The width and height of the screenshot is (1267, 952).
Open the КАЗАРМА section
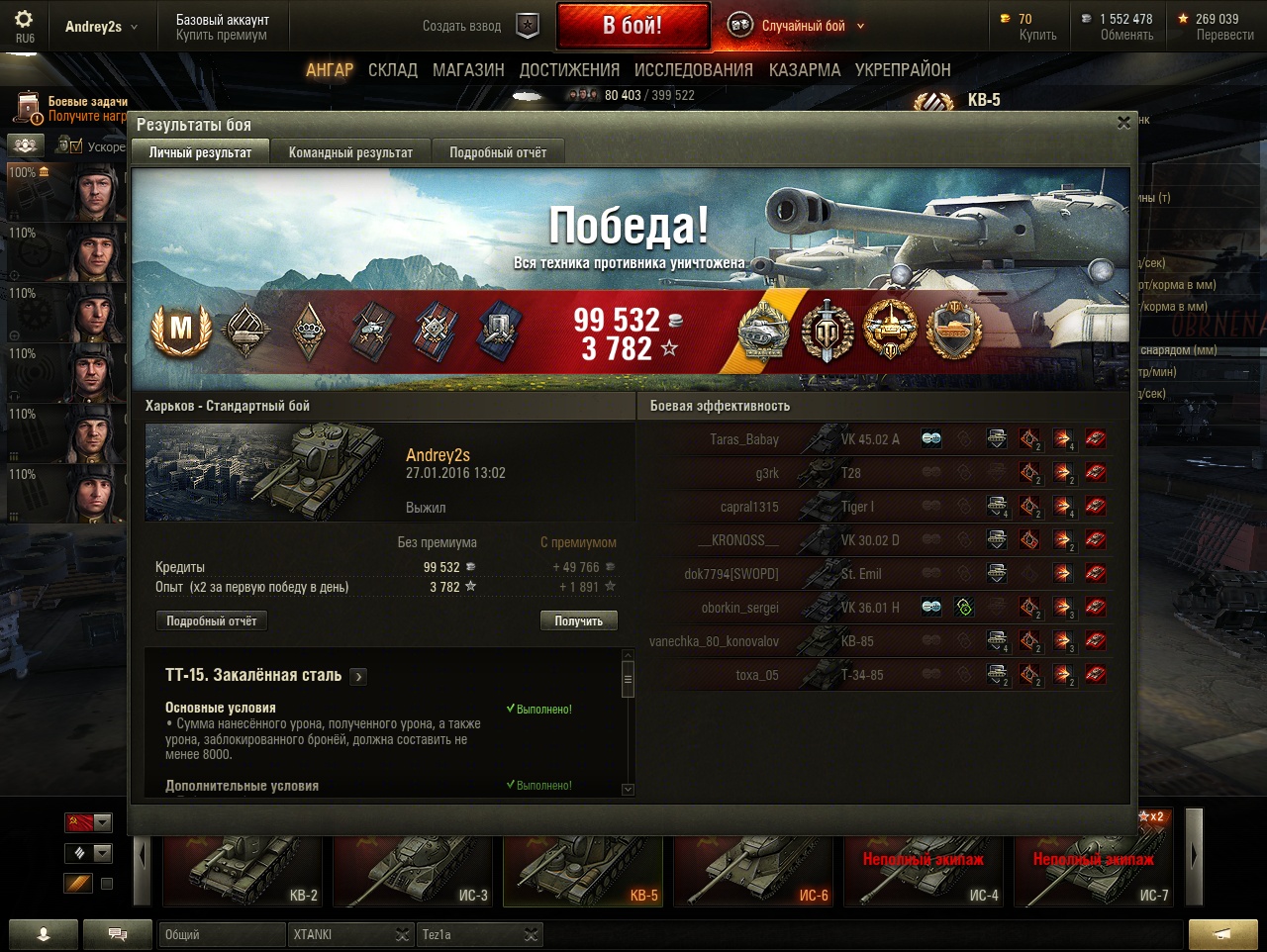click(804, 70)
